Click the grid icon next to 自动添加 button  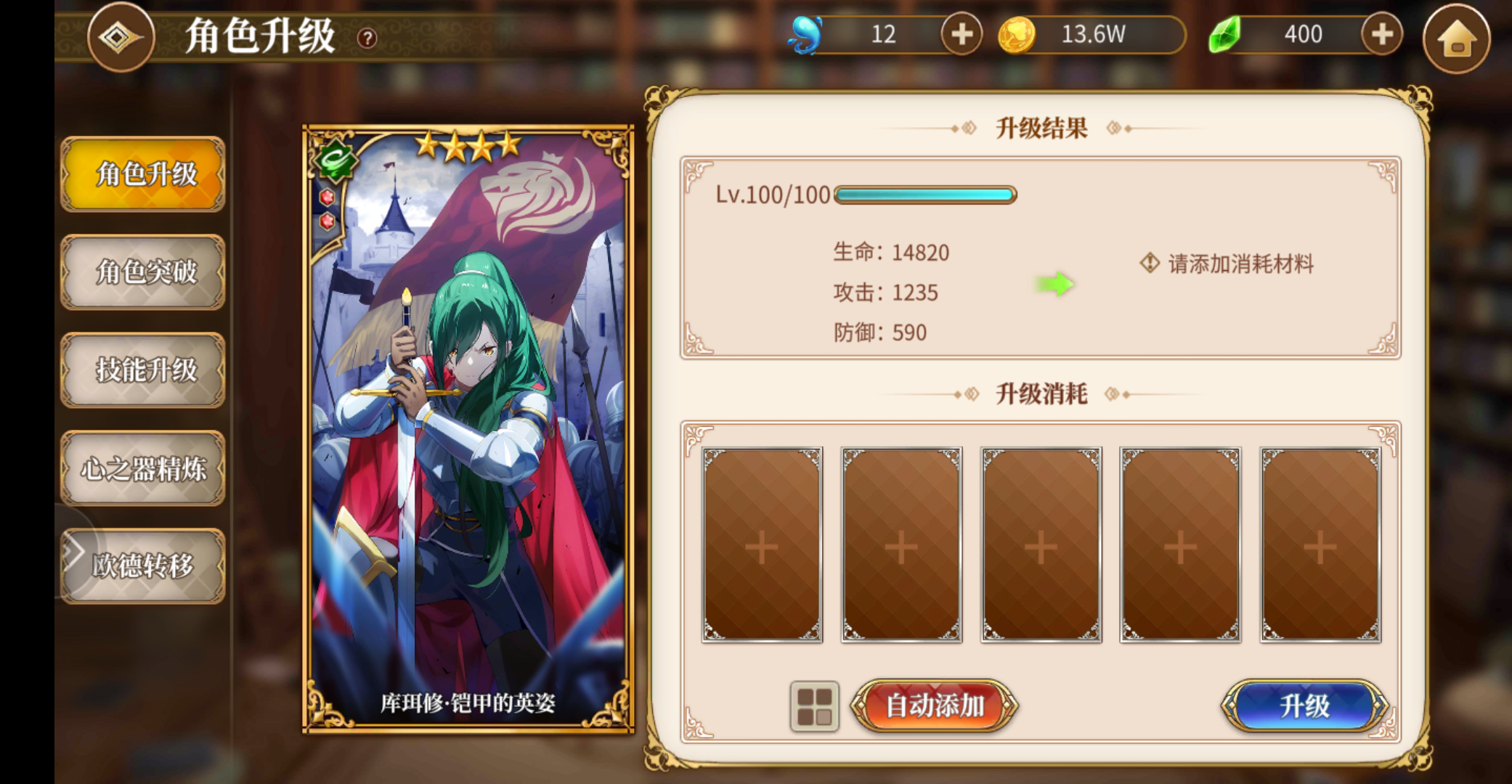tap(815, 705)
